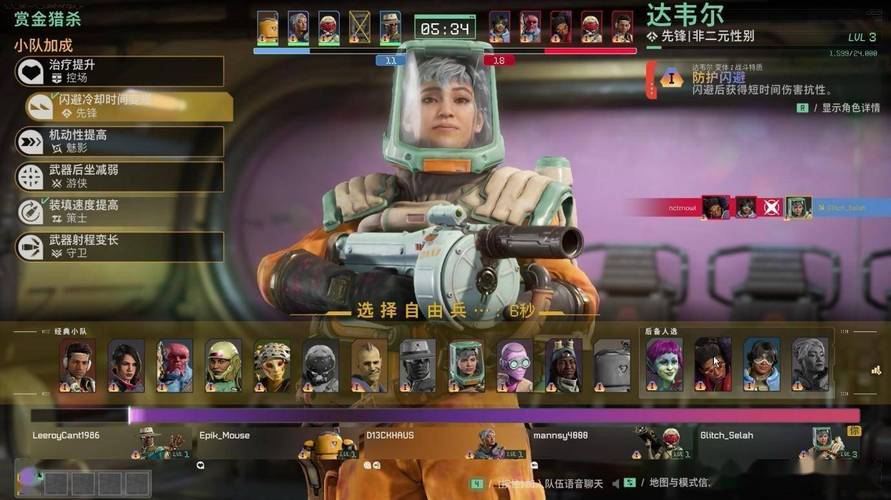Choose the 武器射程变长 crew bonus row
The width and height of the screenshot is (891, 500).
click(x=120, y=246)
